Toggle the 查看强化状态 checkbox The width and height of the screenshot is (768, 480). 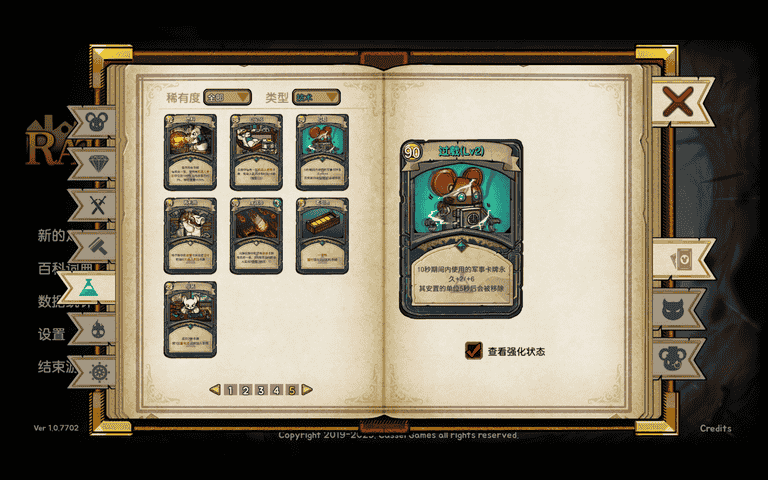[x=474, y=351]
